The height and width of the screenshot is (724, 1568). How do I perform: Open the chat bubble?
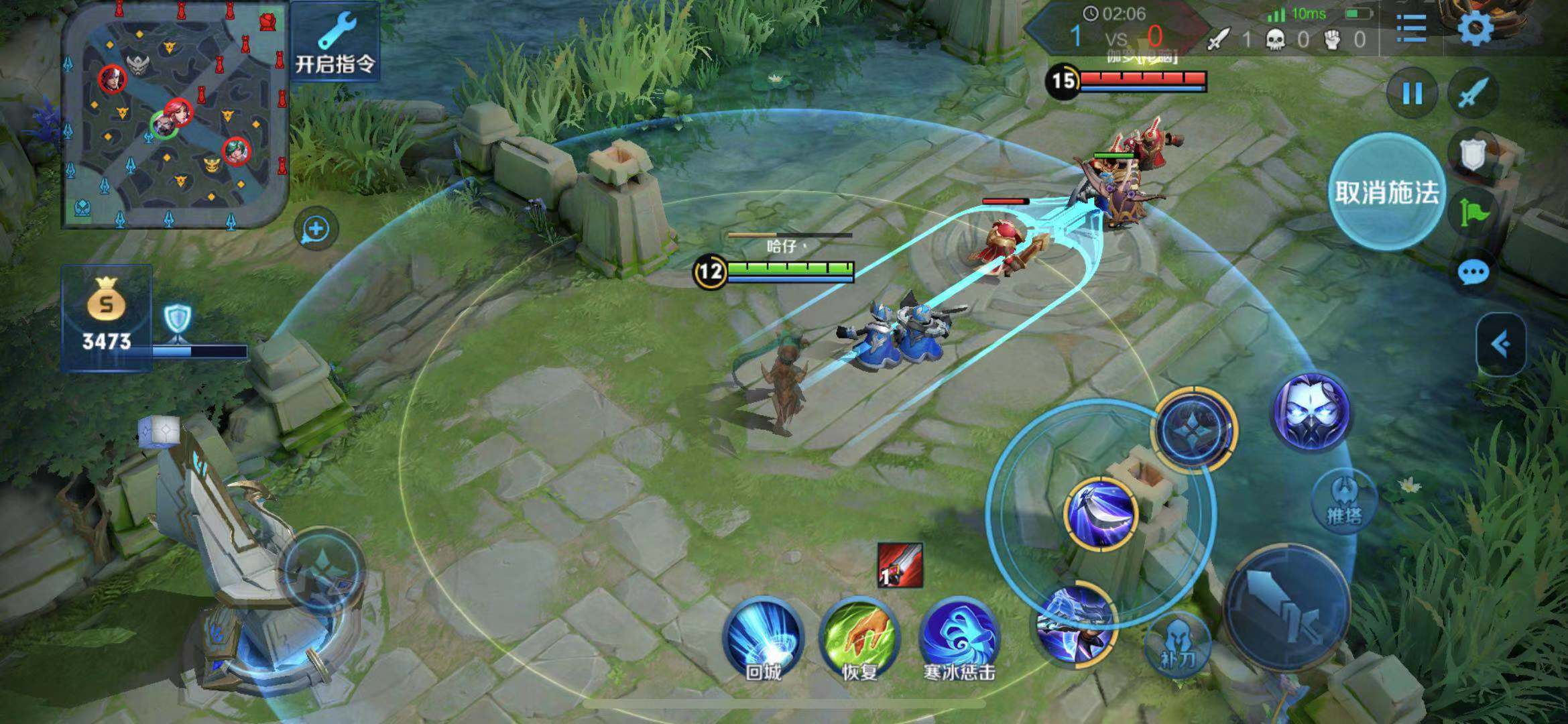1473,273
